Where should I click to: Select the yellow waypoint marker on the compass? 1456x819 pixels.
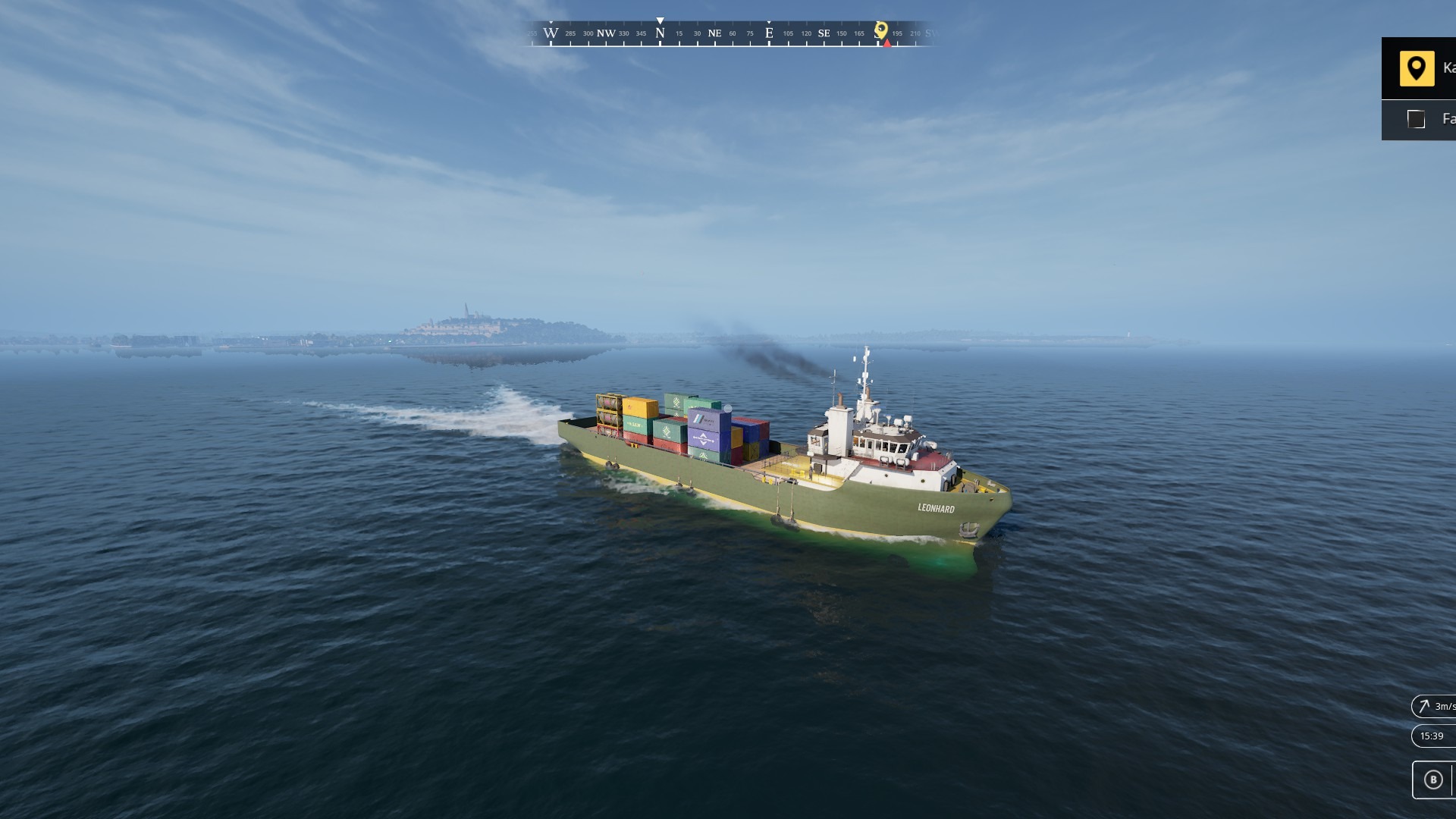tap(880, 30)
